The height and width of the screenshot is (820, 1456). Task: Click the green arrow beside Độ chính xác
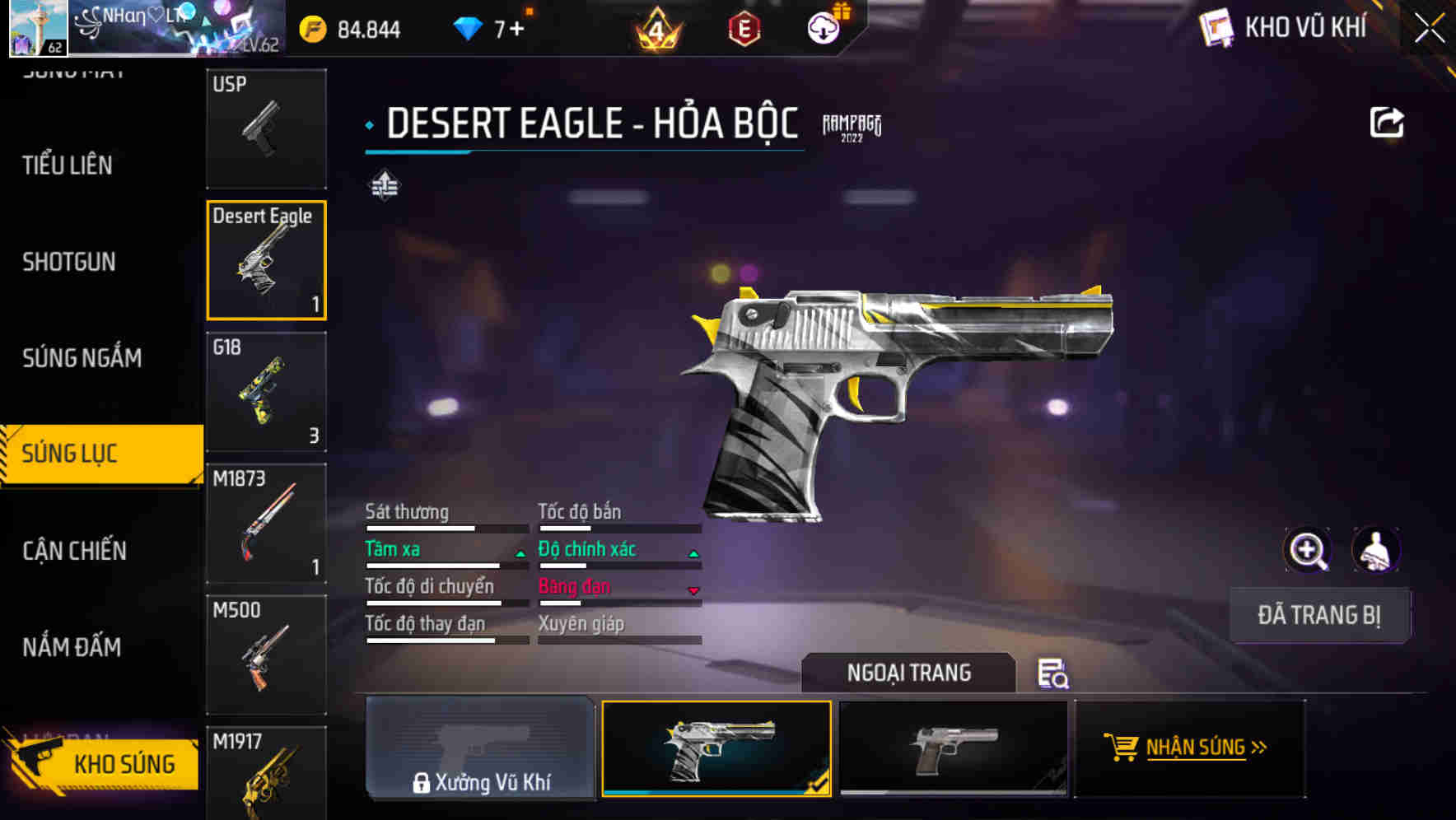click(693, 553)
